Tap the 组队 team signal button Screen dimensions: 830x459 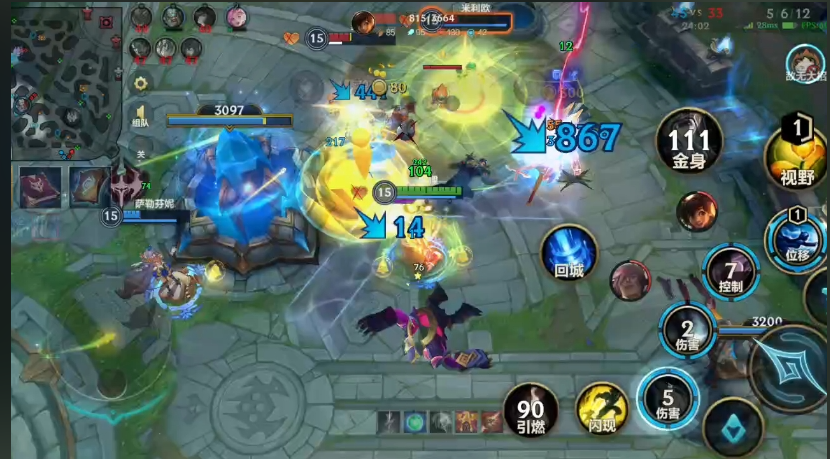pos(141,115)
